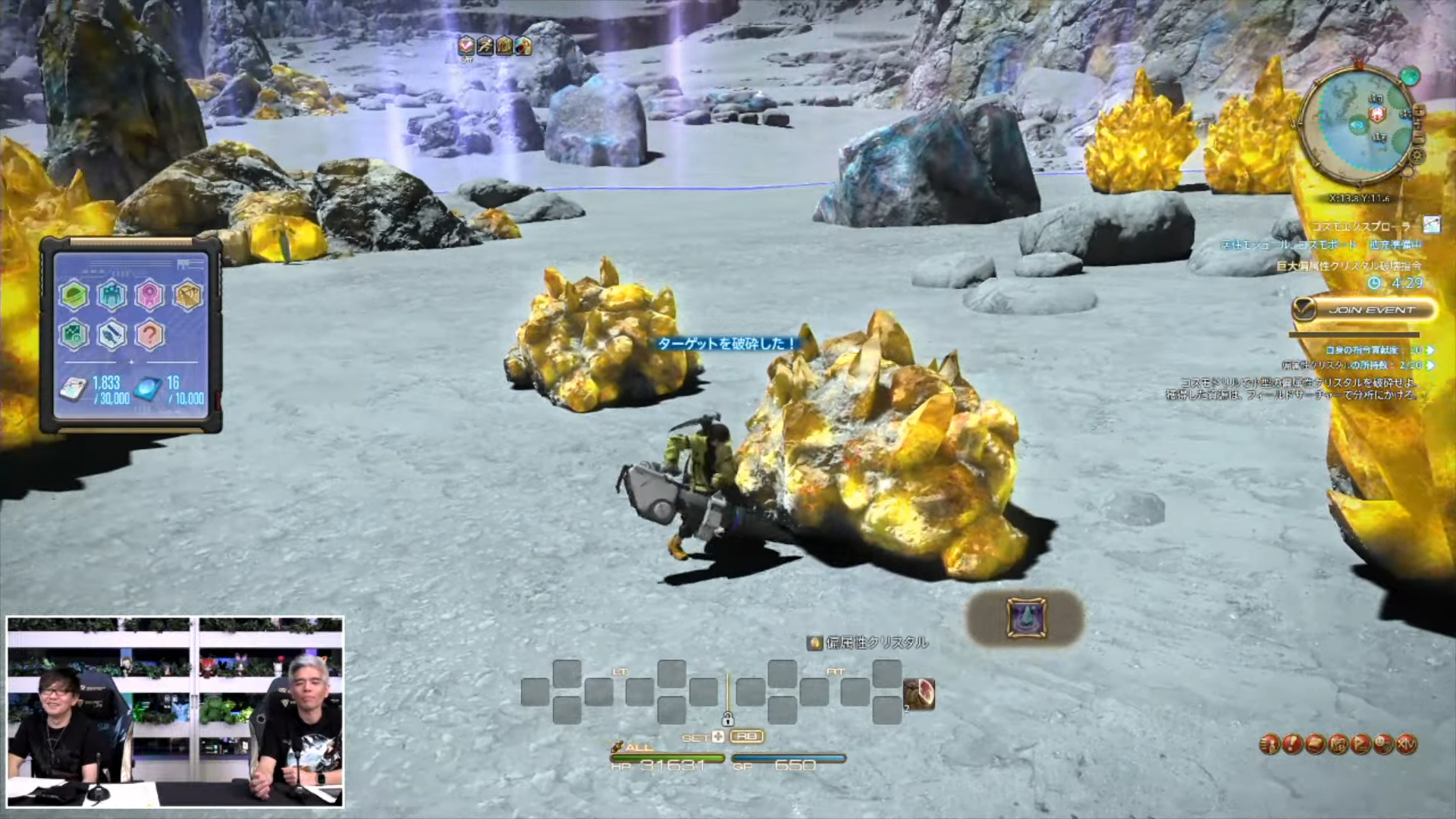Toggle the Cosmo Explorer duty list icon

click(1431, 224)
